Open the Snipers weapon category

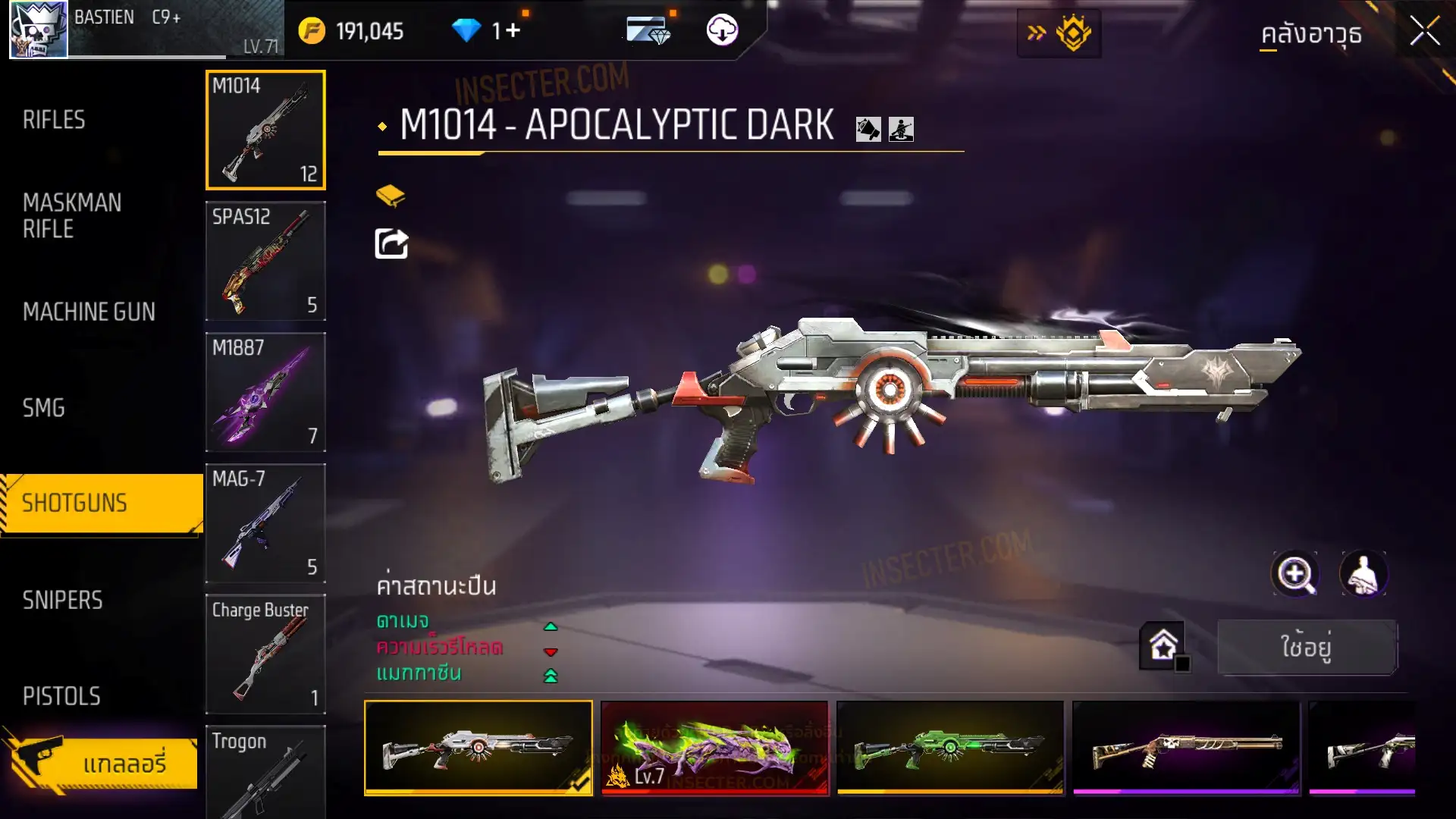[62, 600]
